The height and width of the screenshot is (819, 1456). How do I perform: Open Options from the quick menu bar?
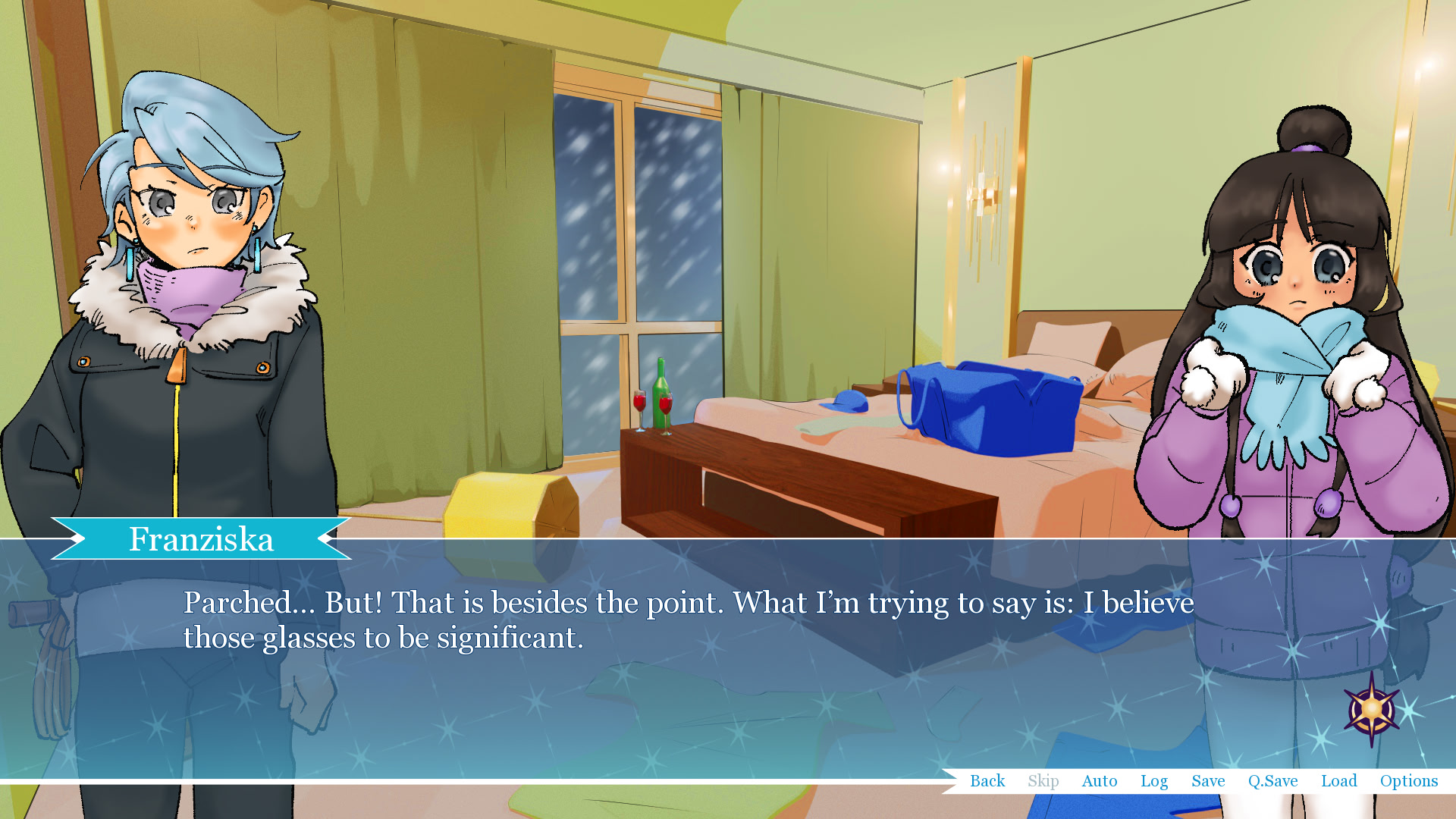pos(1408,781)
